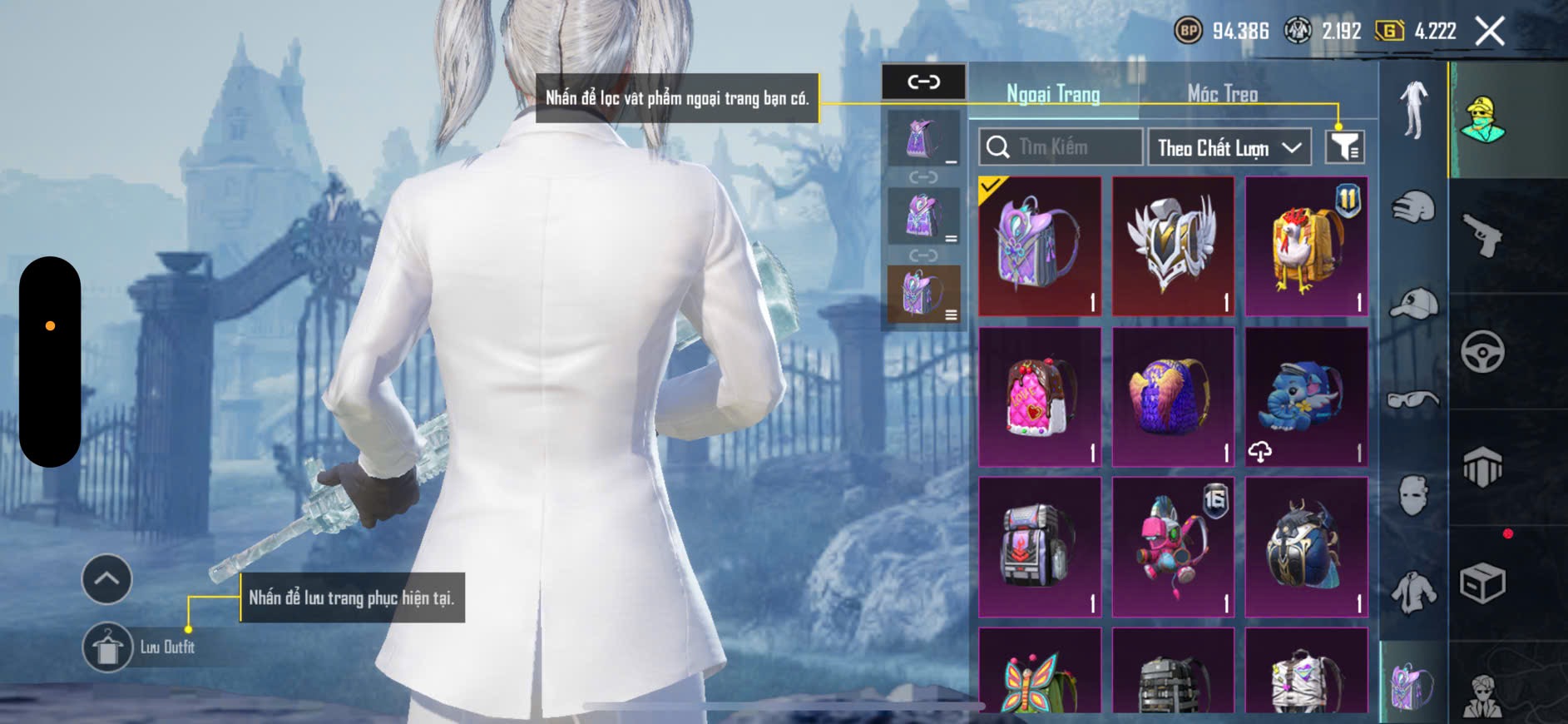This screenshot has height=724, width=1568.
Task: Open the helmet category
Action: [x=1413, y=206]
